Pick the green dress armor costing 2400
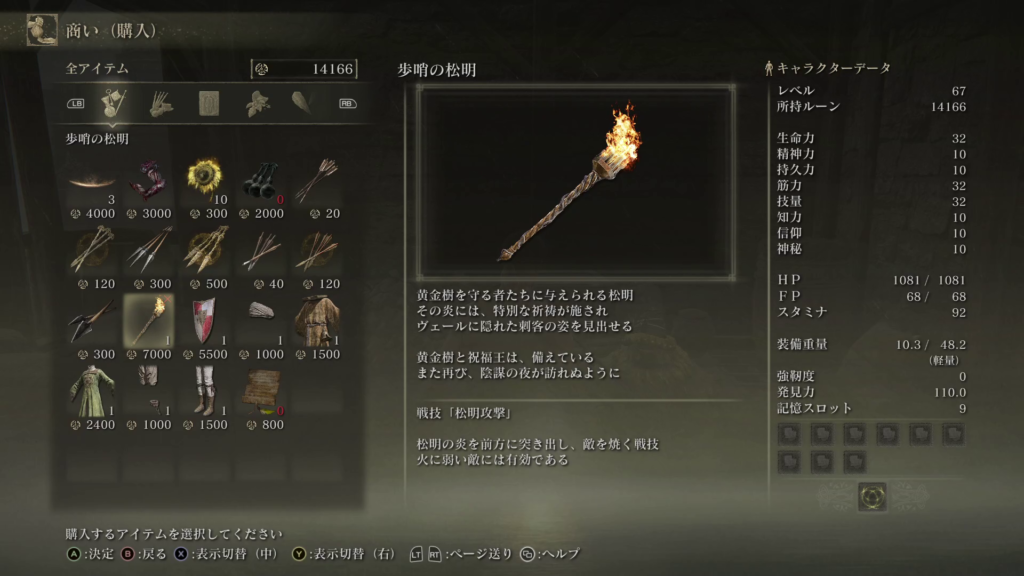Screen dimensions: 1024x576 (91, 392)
